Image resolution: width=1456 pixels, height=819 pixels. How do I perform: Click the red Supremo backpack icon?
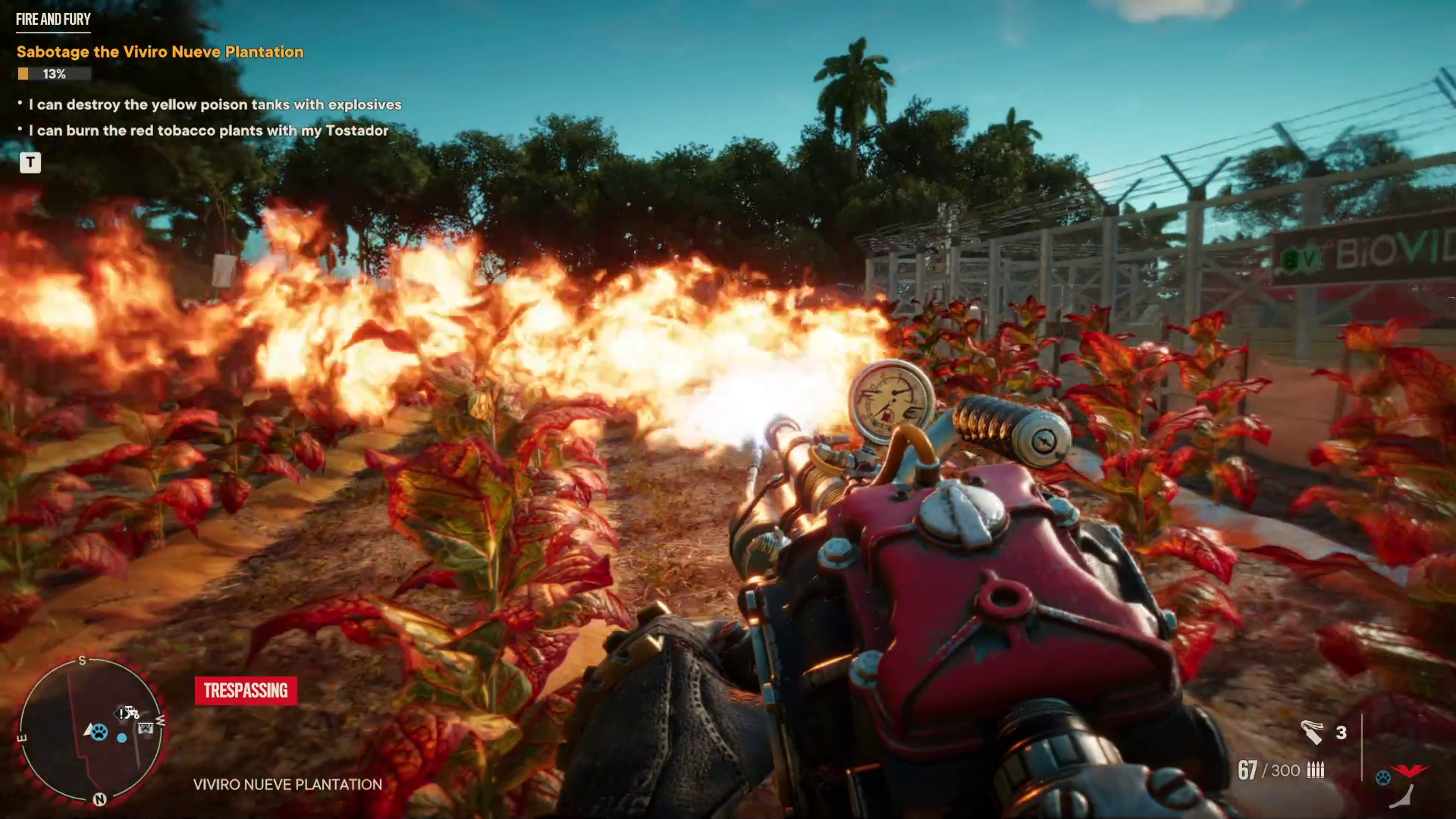[x=1410, y=771]
